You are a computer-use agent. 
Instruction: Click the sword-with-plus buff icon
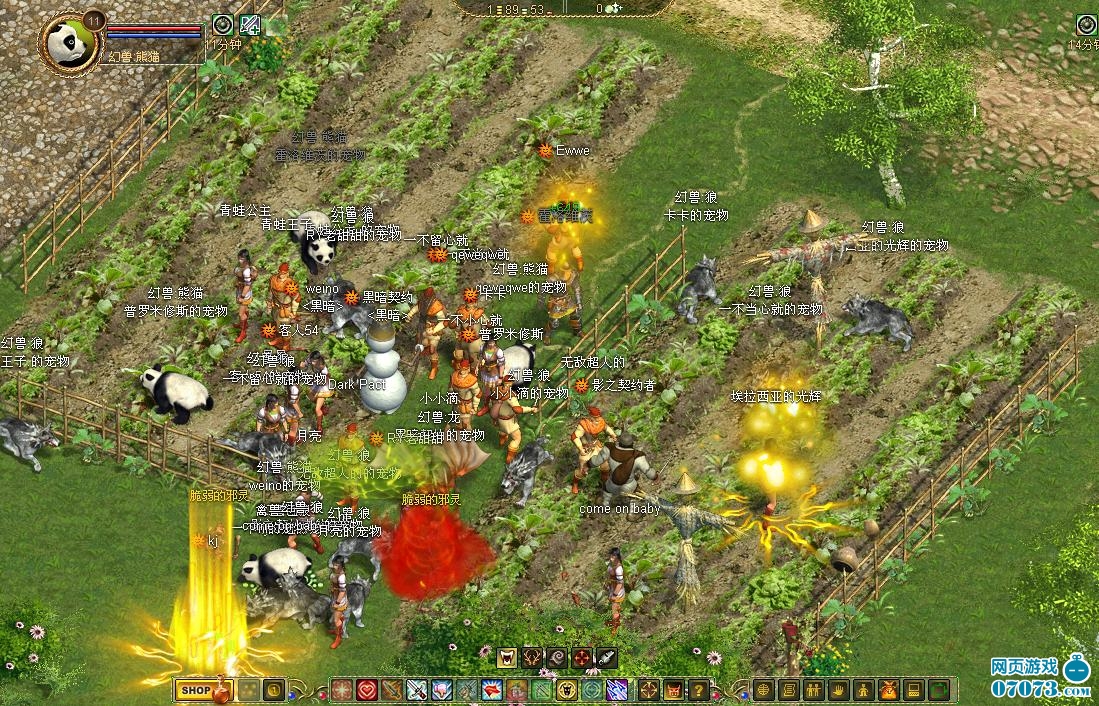(x=250, y=25)
